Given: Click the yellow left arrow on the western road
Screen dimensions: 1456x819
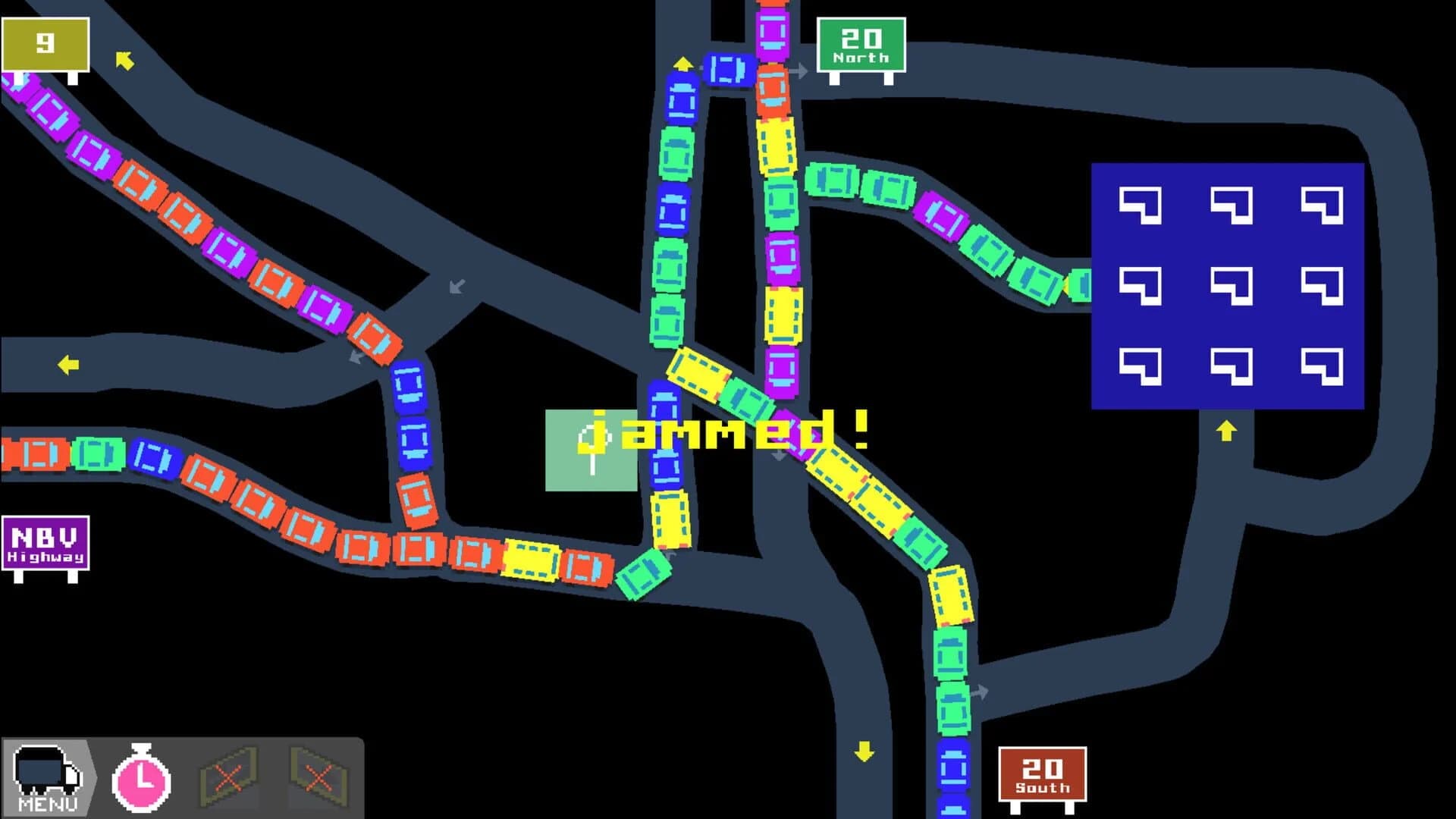Looking at the screenshot, I should click(x=68, y=366).
